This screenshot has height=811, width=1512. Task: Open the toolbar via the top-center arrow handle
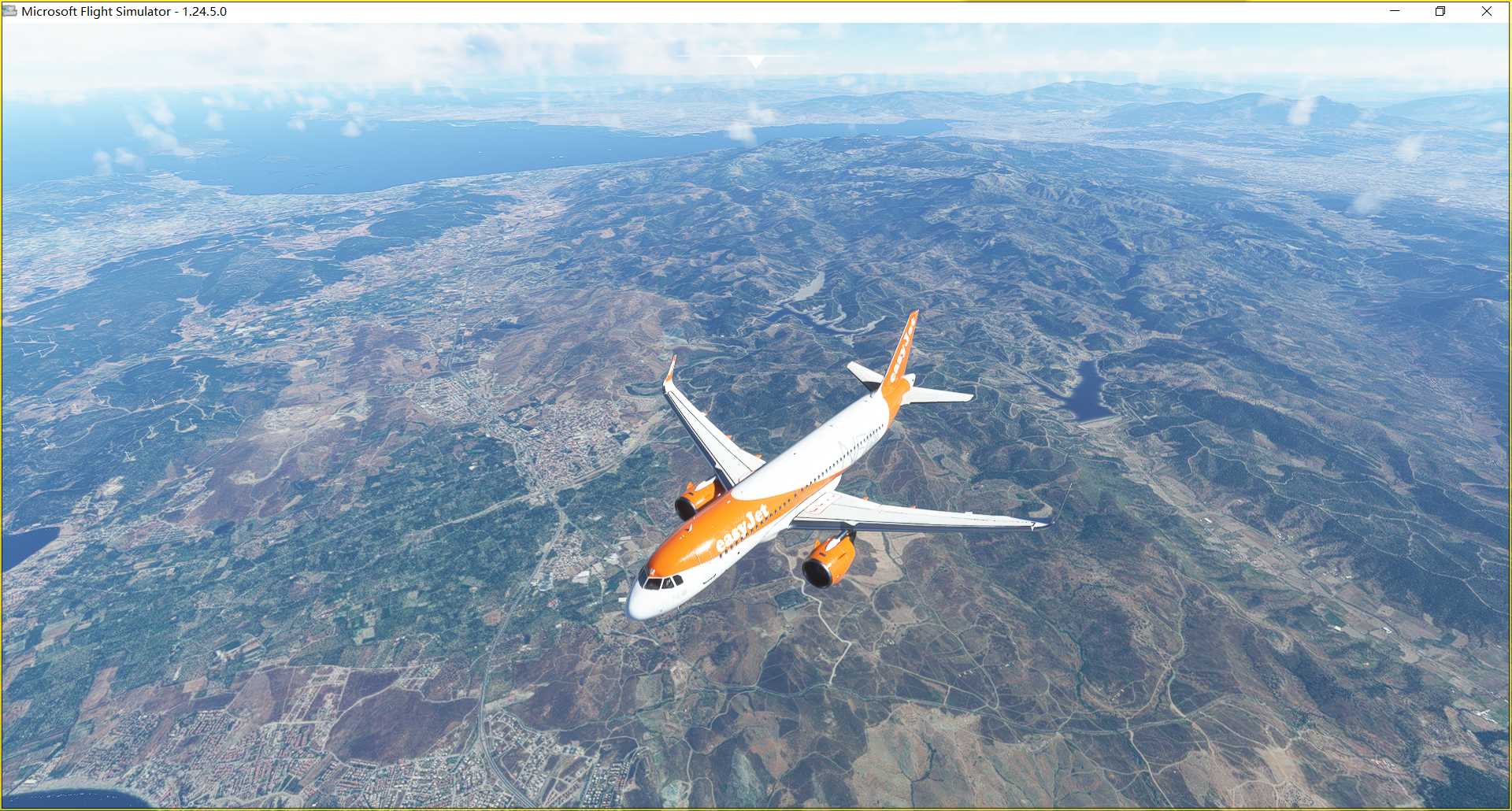754,61
